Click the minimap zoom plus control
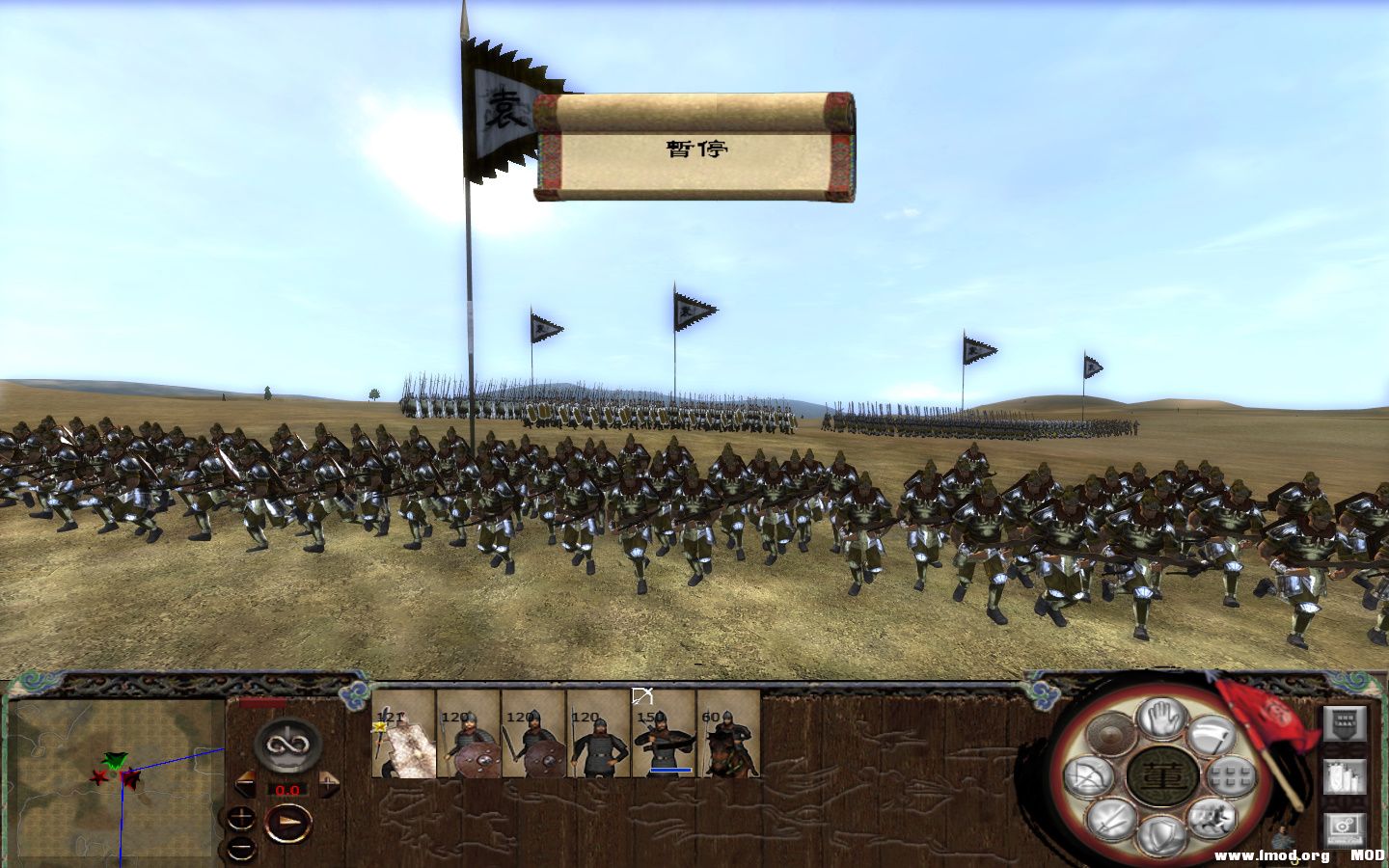Image resolution: width=1389 pixels, height=868 pixels. tap(242, 816)
